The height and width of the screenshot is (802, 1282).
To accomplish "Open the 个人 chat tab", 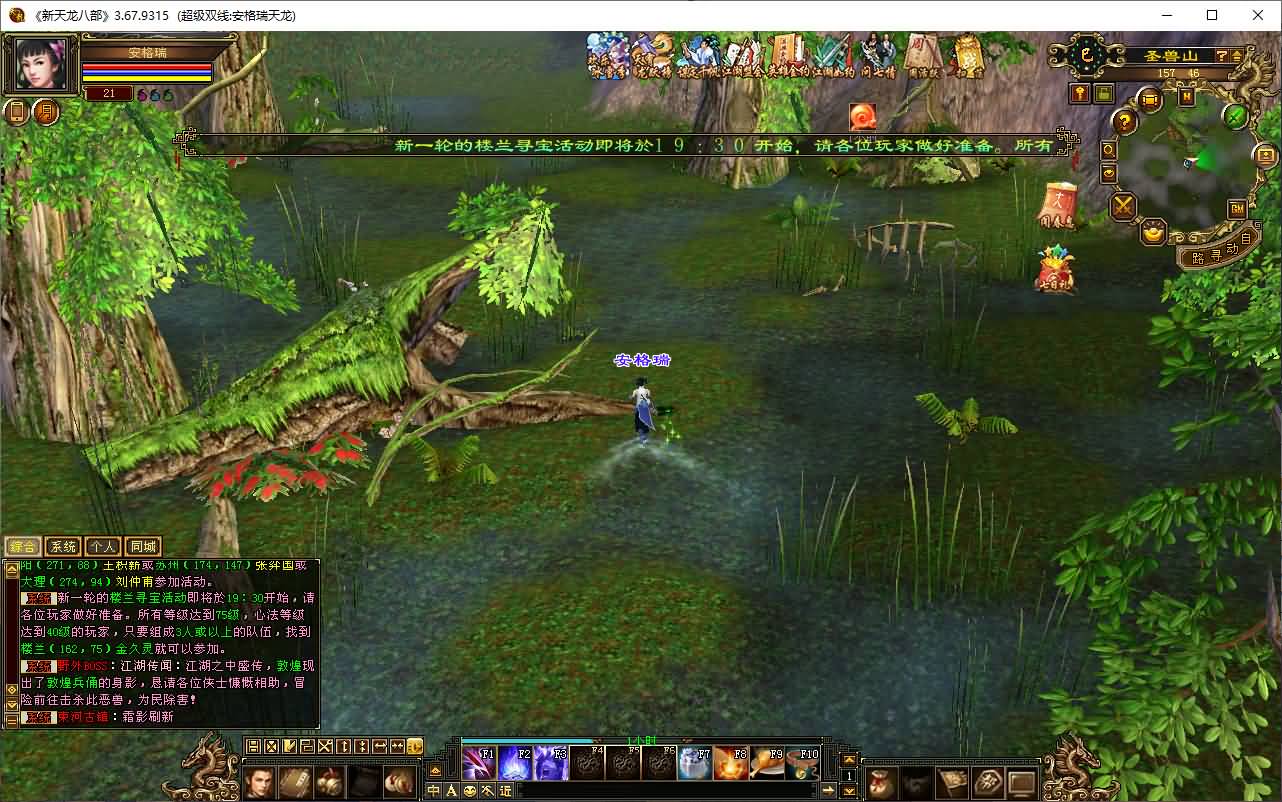I will 102,547.
